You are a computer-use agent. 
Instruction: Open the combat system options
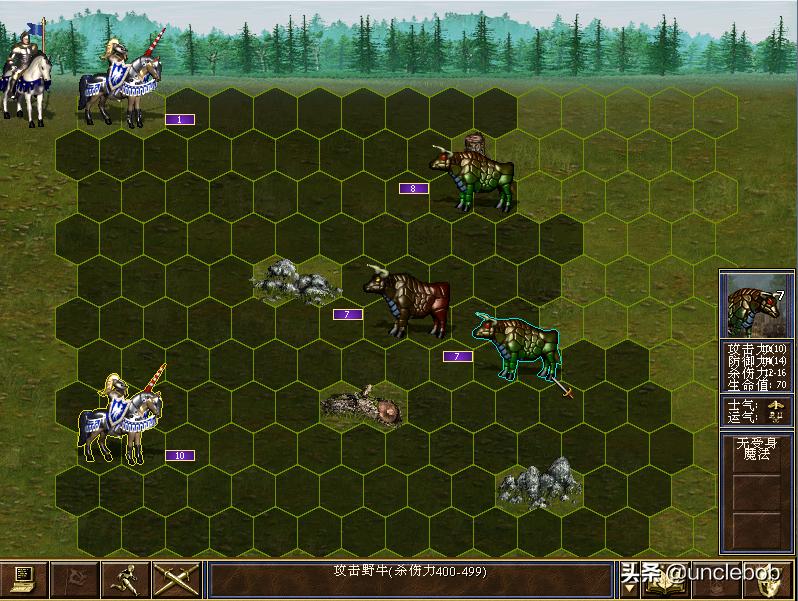24,579
